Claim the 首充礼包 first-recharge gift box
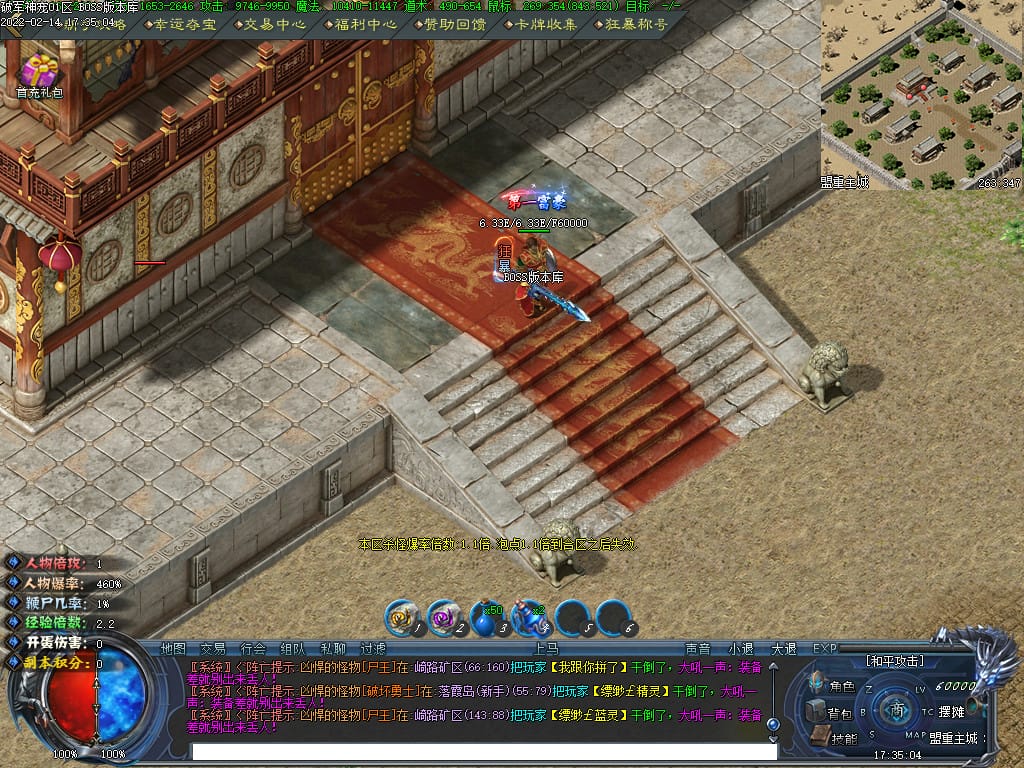 (40, 73)
